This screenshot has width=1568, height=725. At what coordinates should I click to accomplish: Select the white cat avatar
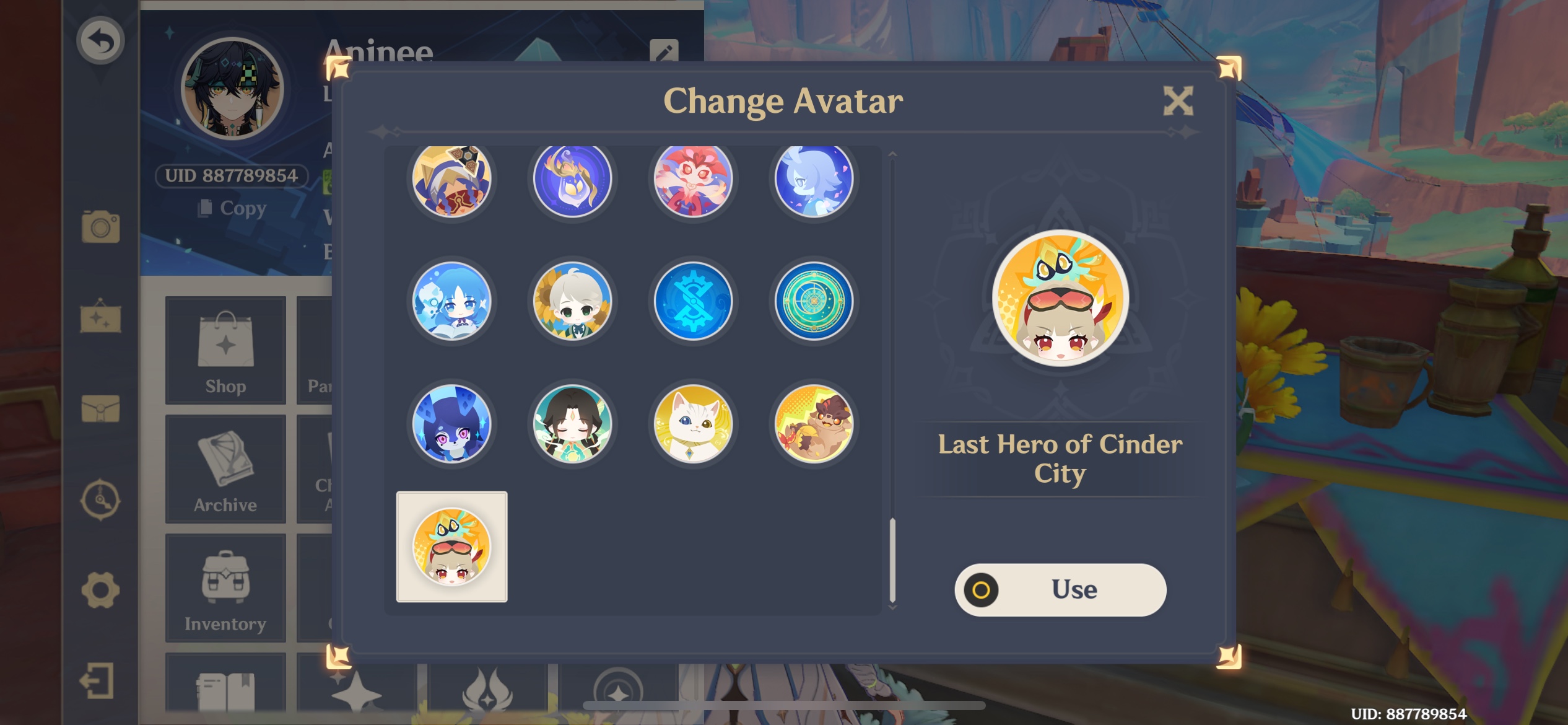(x=693, y=424)
